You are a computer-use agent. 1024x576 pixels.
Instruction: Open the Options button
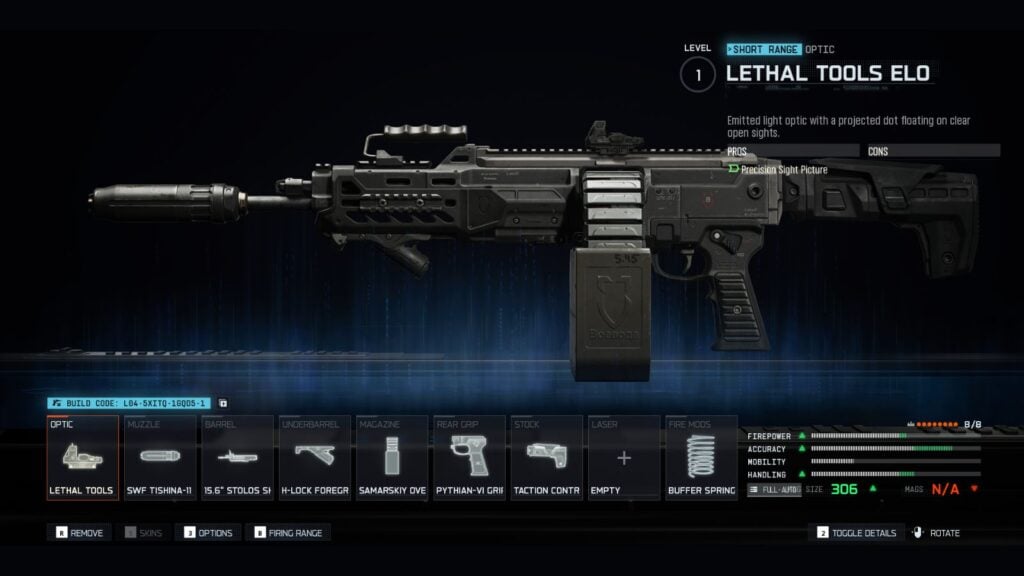[x=208, y=533]
